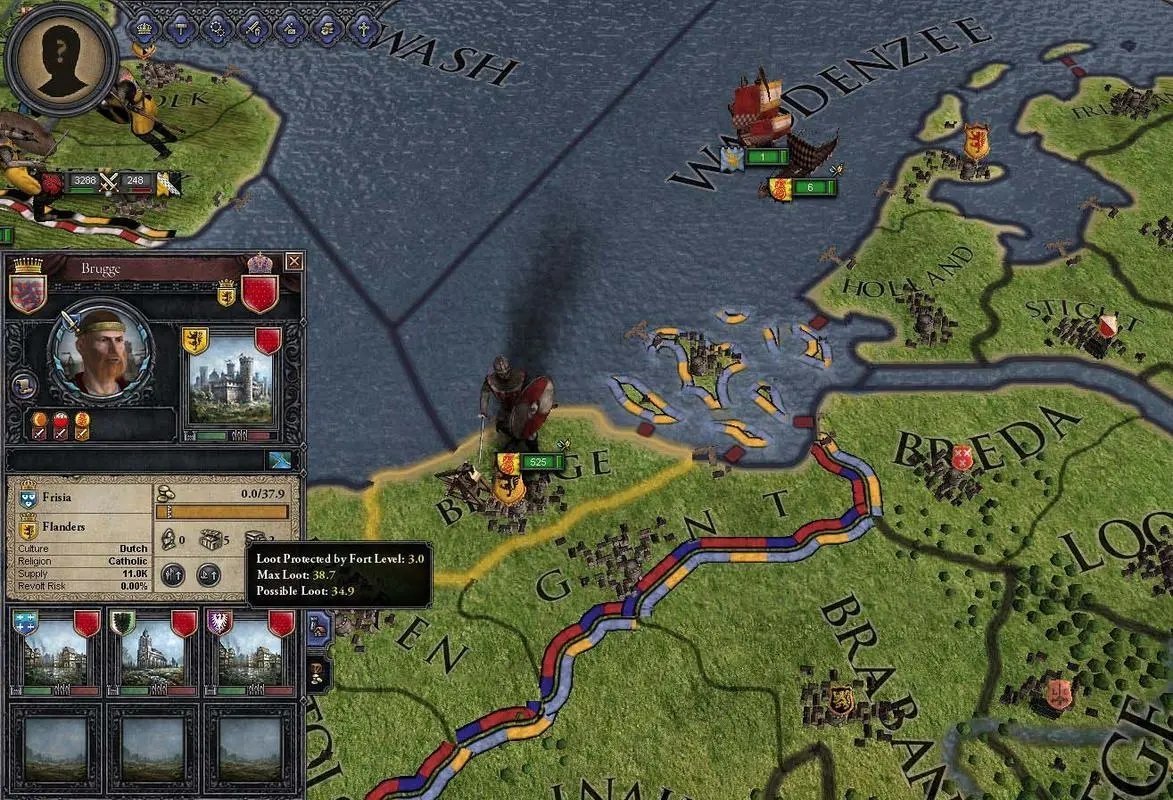Image resolution: width=1173 pixels, height=800 pixels.
Task: Click the horse and building side tab
Action: pyautogui.click(x=318, y=627)
